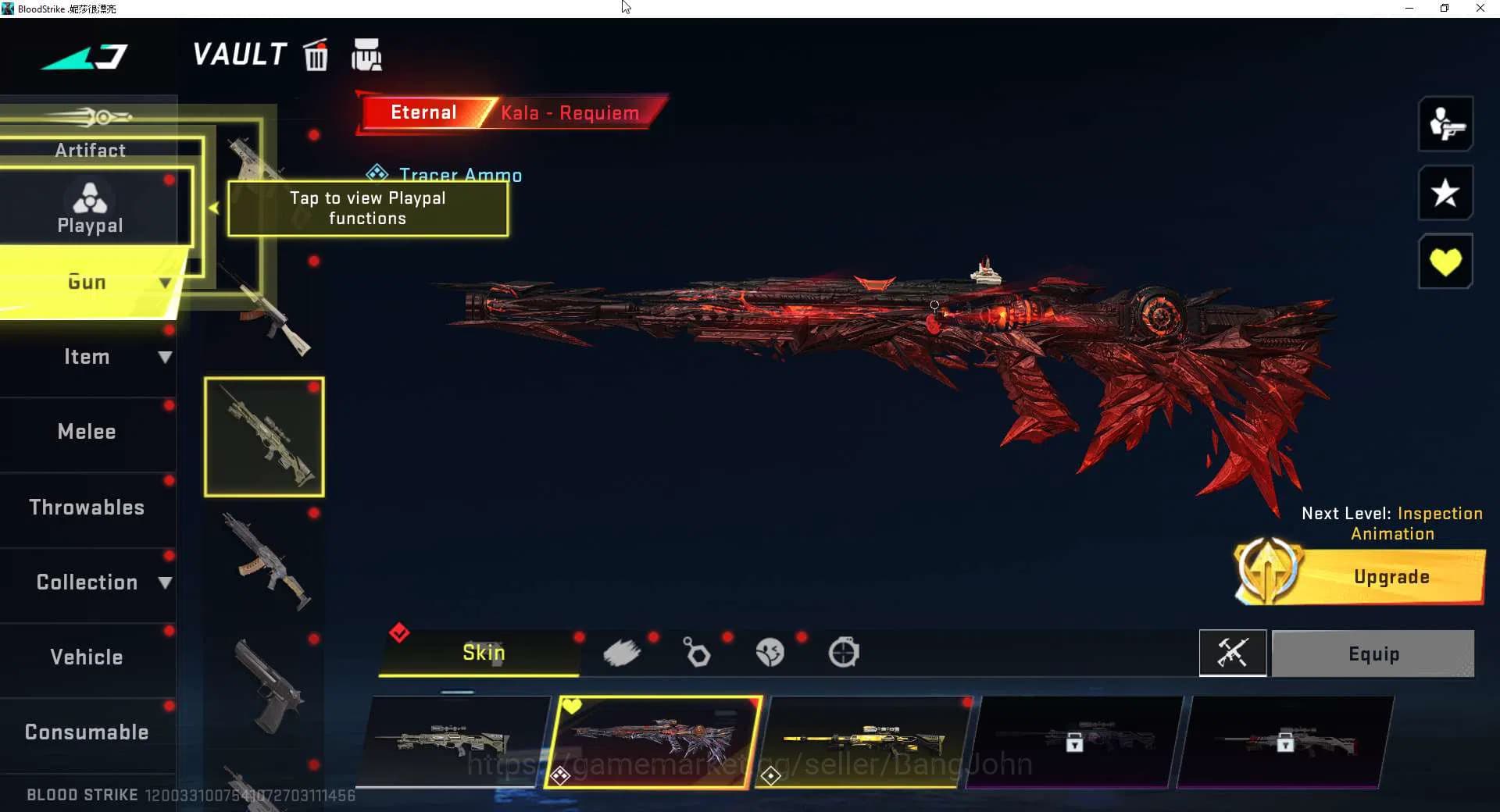Open the Playpal panel in the sidebar
Screen dimensions: 1500x812
click(x=90, y=207)
